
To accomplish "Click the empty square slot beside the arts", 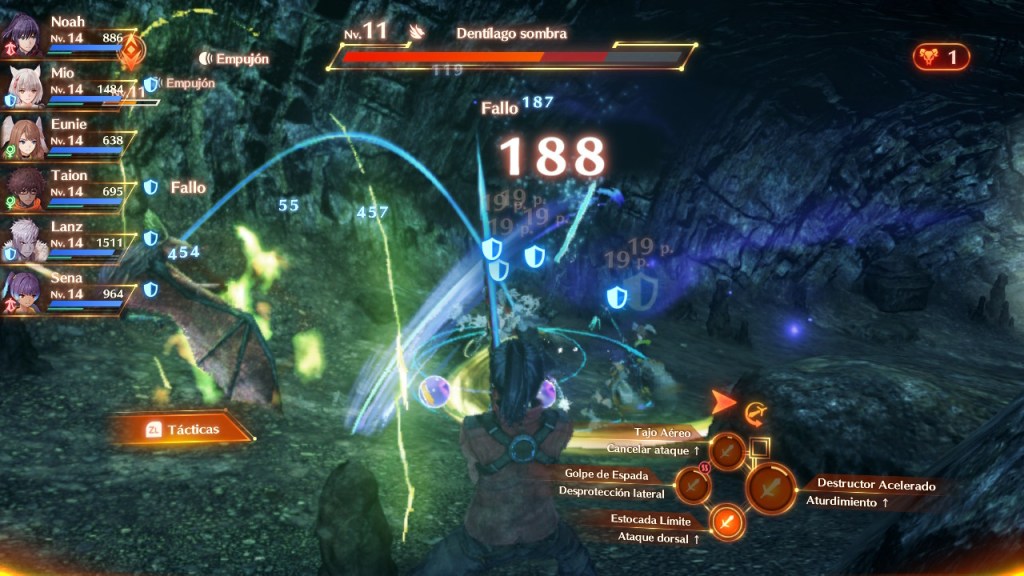I will pos(759,447).
